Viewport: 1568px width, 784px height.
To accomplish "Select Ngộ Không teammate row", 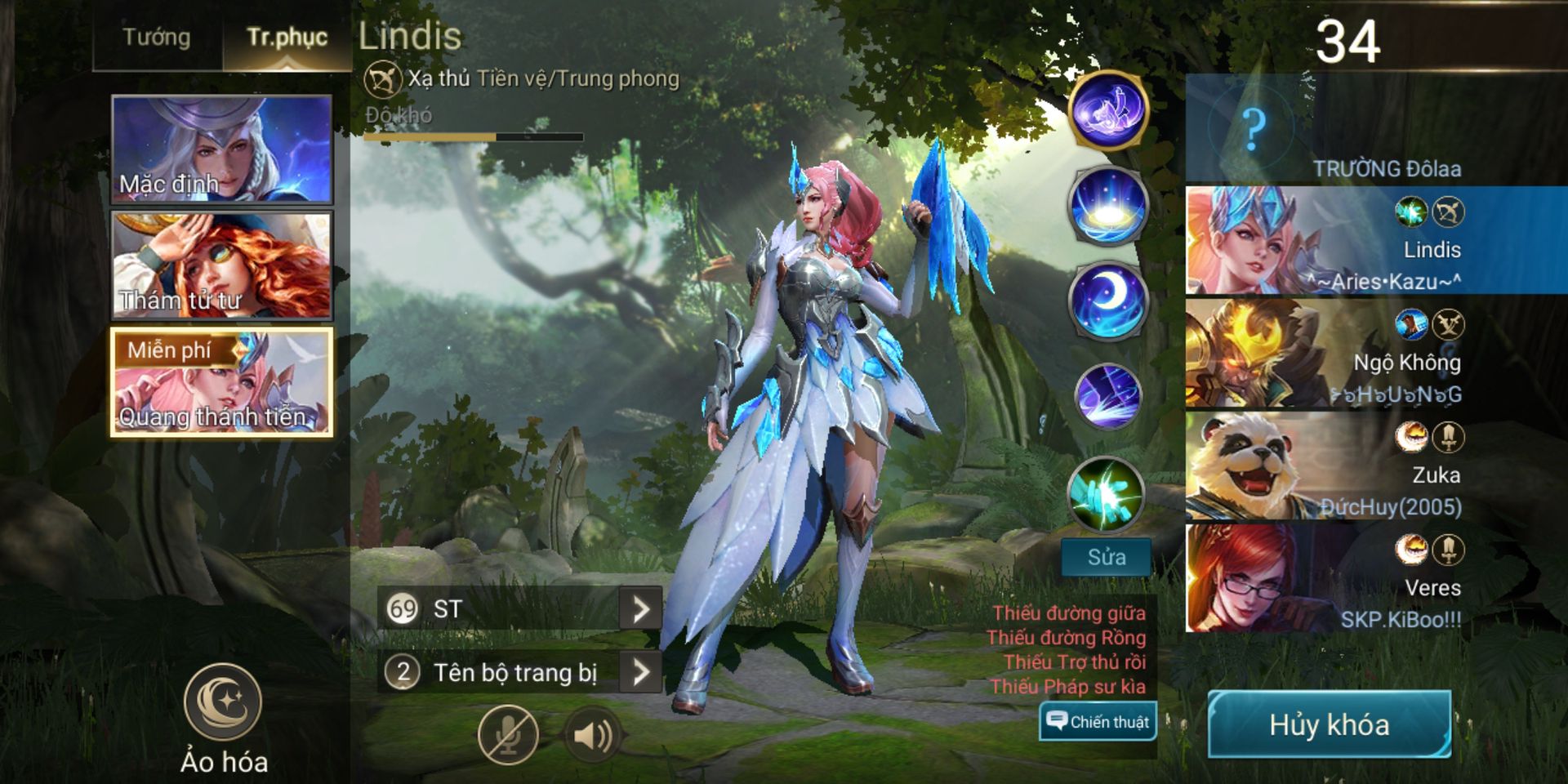I will coord(1376,353).
